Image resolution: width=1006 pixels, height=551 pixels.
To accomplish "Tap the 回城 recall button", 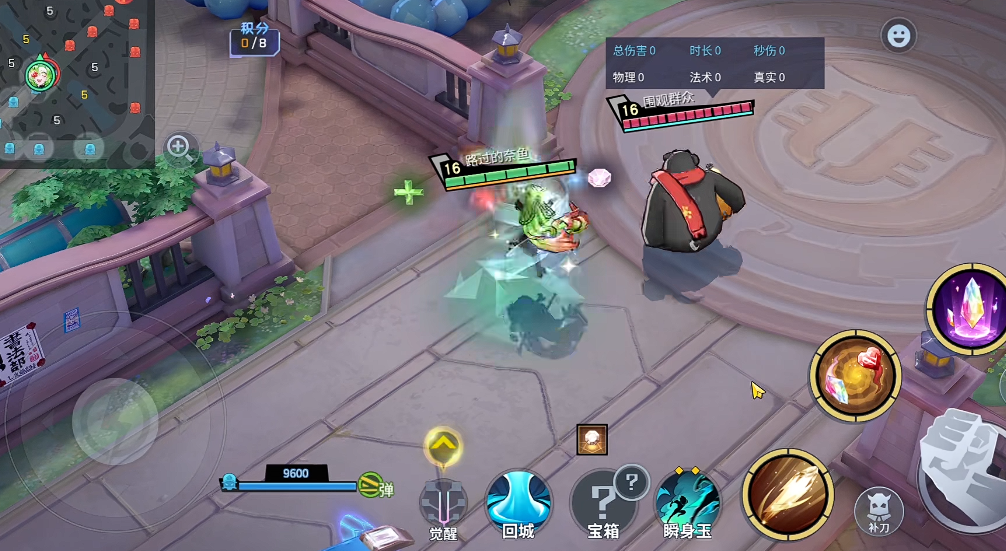I will pos(518,503).
